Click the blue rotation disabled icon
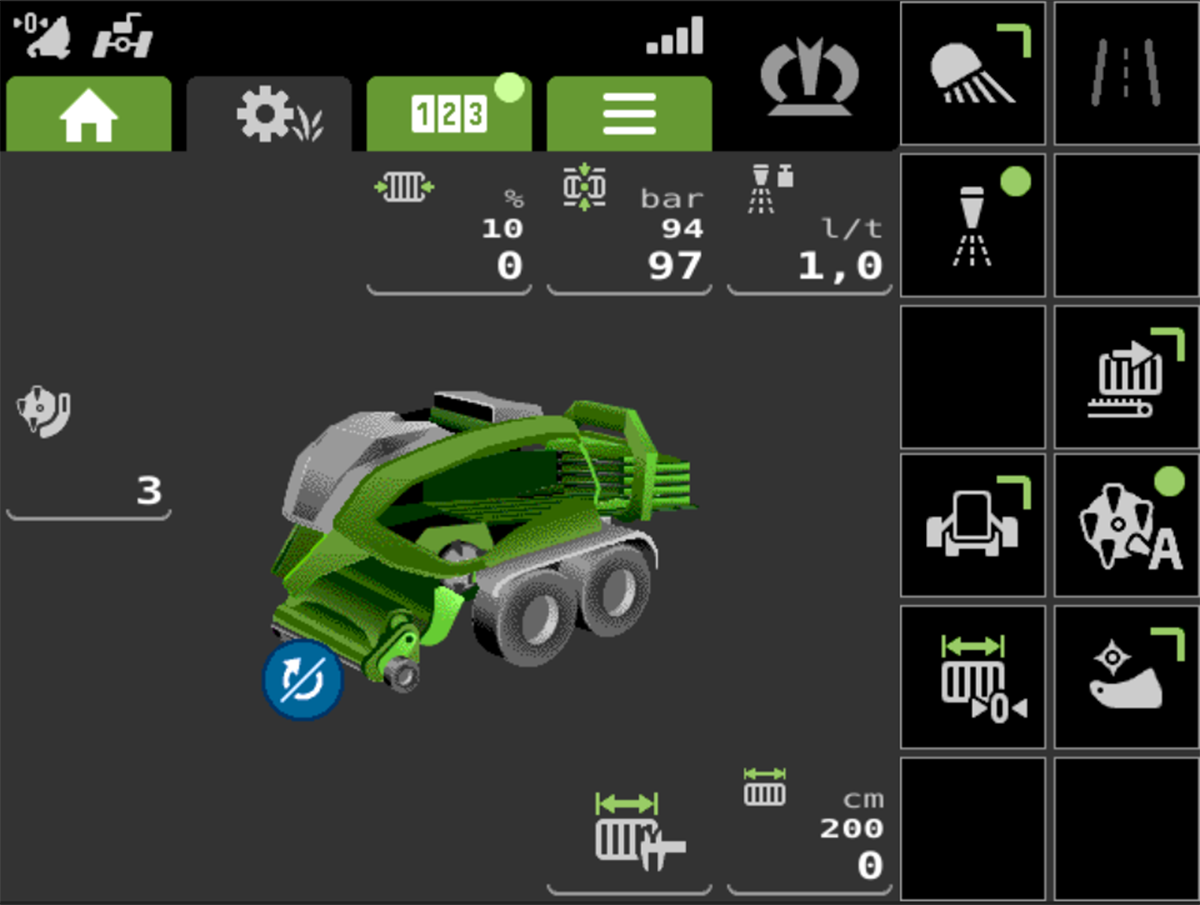This screenshot has height=905, width=1200. 303,681
